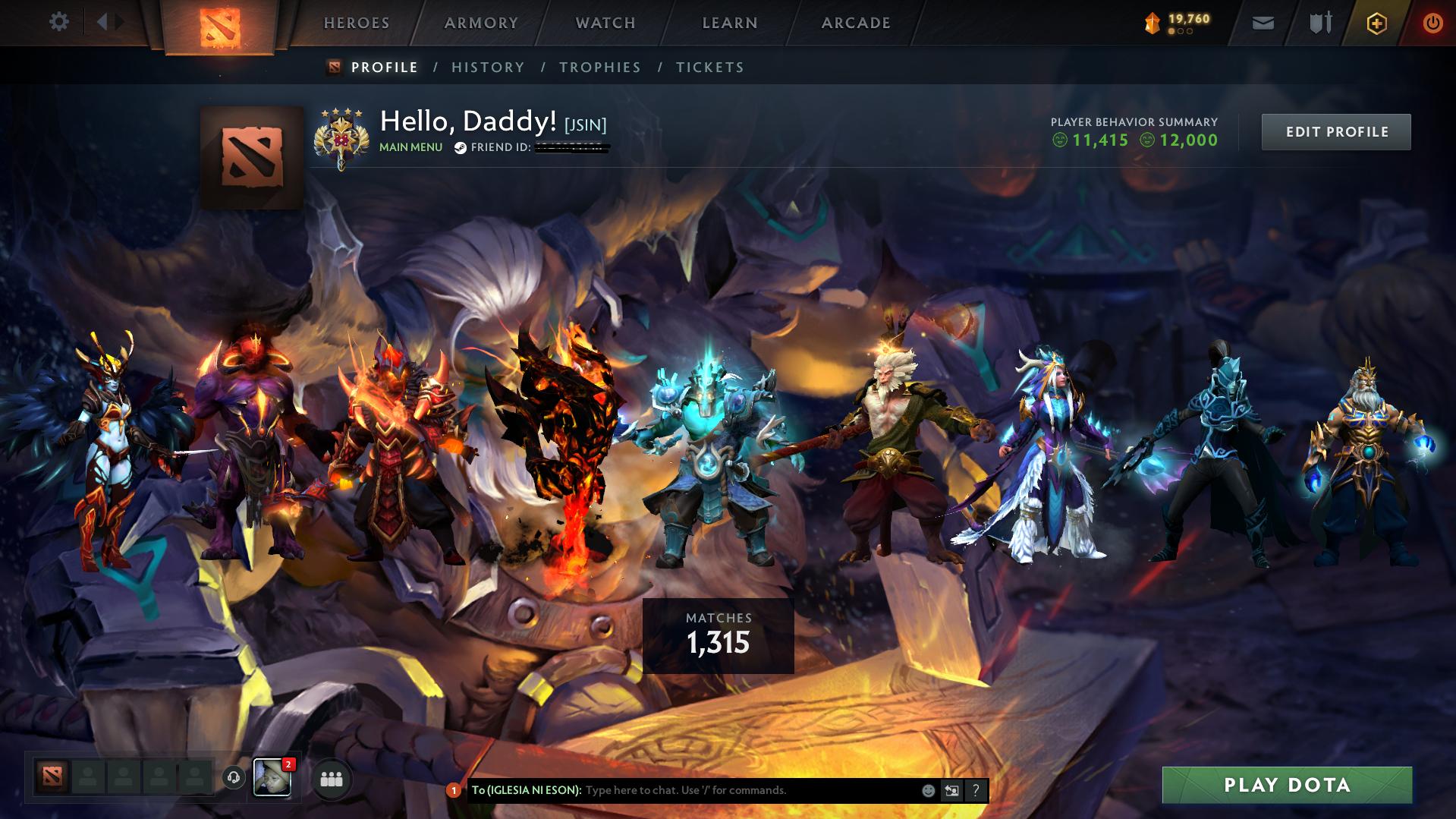
Task: Click the Dota Plus hexagon icon
Action: (x=1376, y=23)
